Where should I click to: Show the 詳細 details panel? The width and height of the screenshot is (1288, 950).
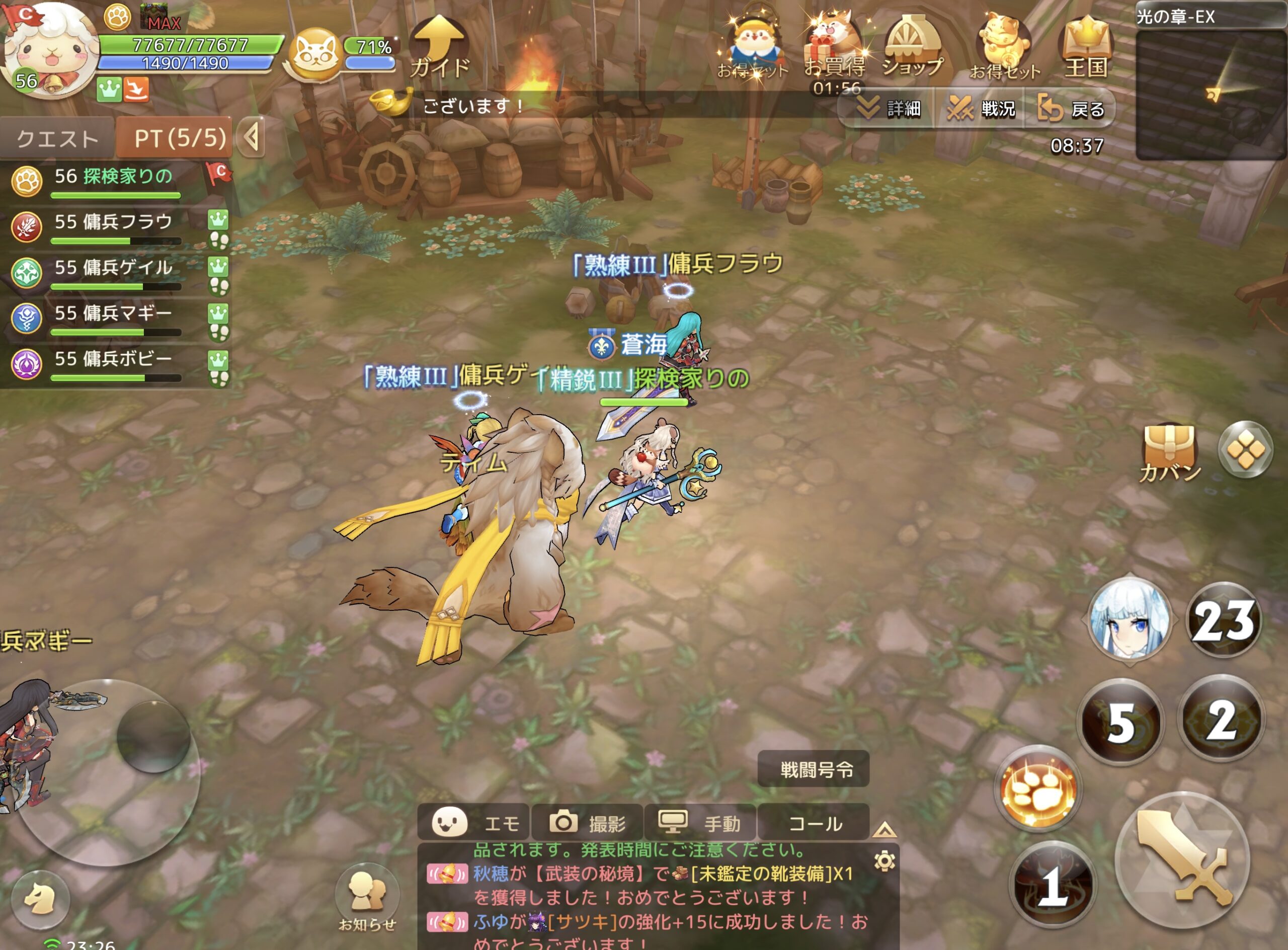[x=889, y=108]
